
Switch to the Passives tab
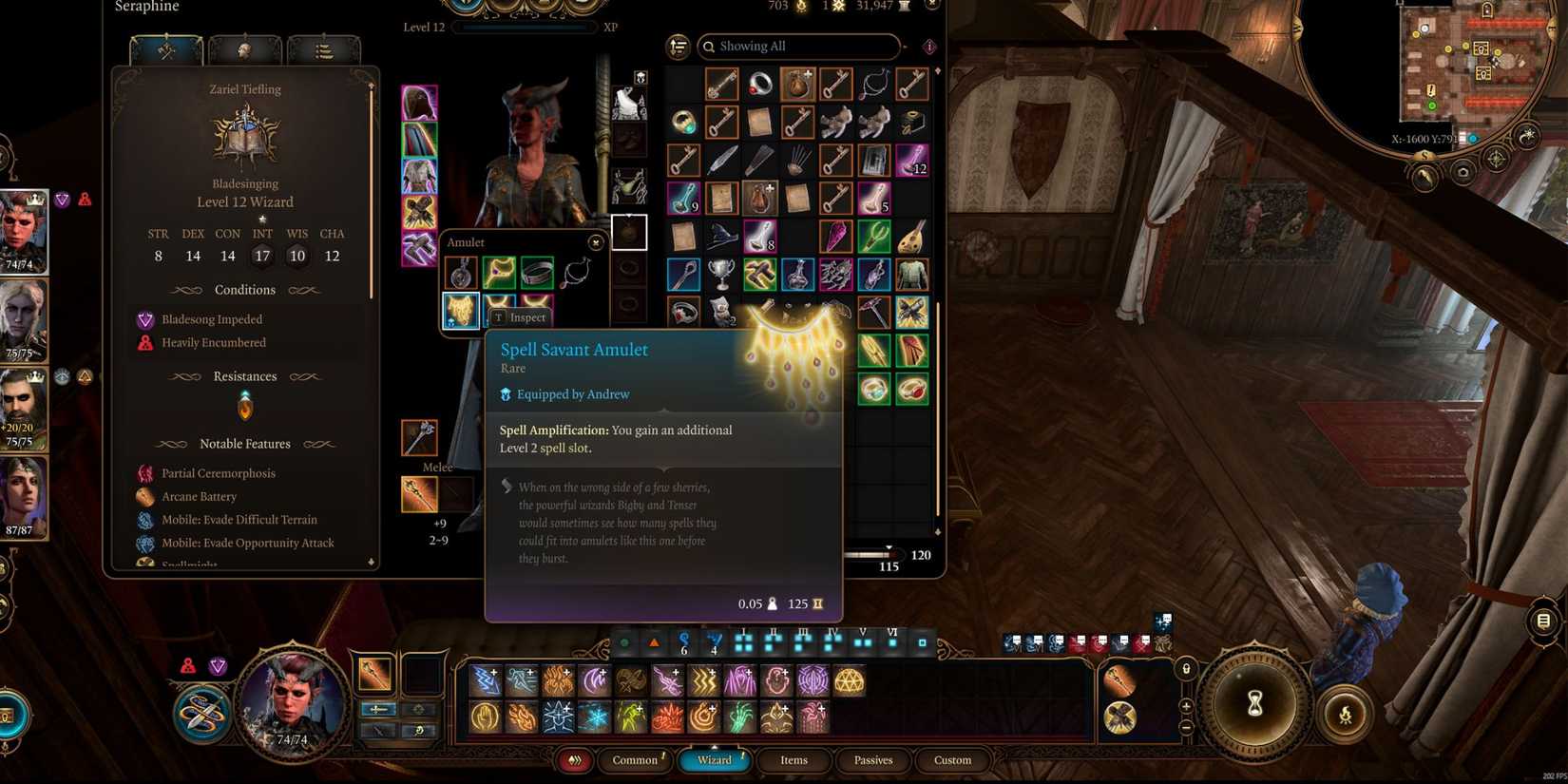(x=871, y=760)
